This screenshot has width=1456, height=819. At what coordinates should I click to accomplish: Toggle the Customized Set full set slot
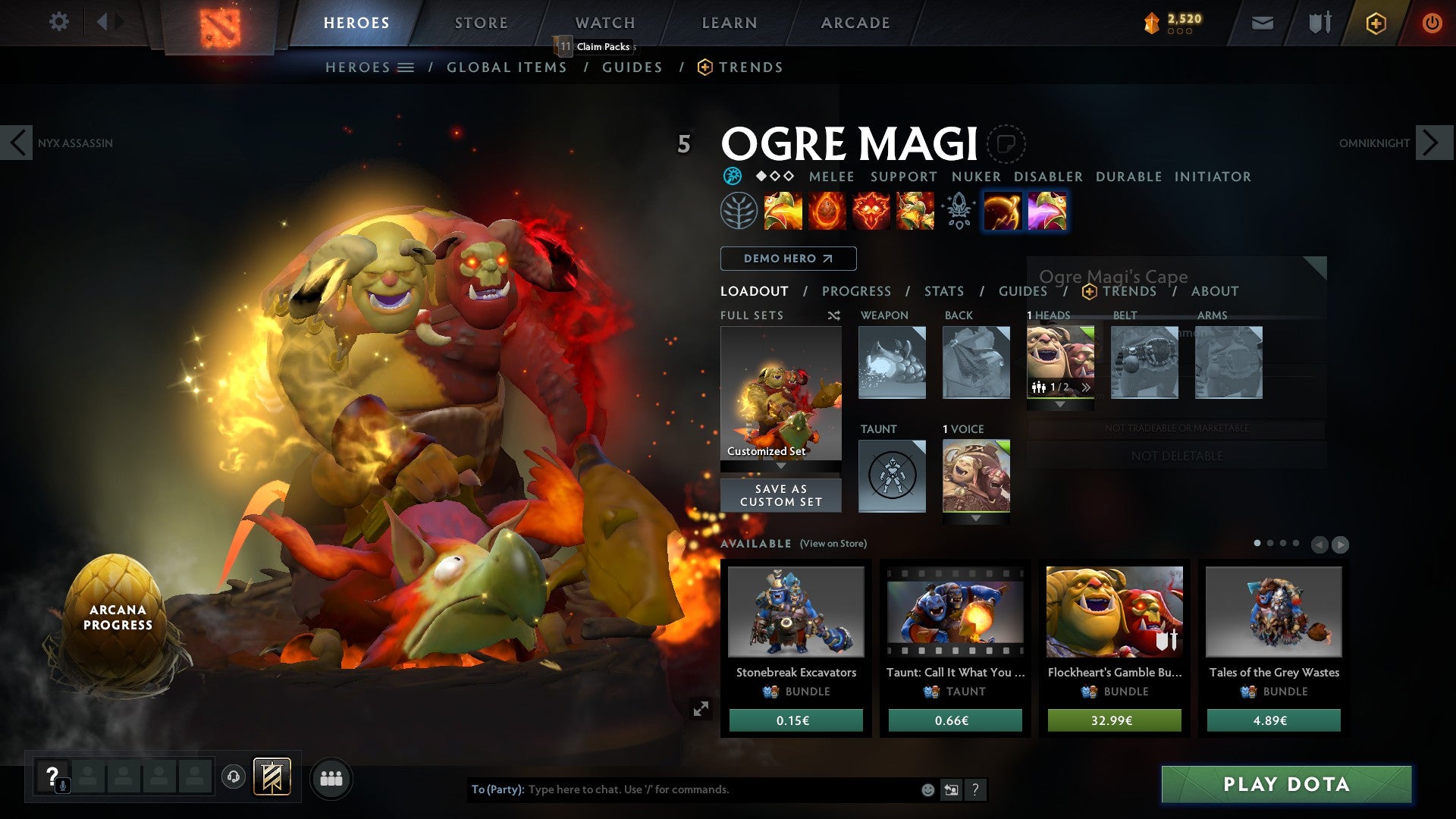[x=780, y=394]
